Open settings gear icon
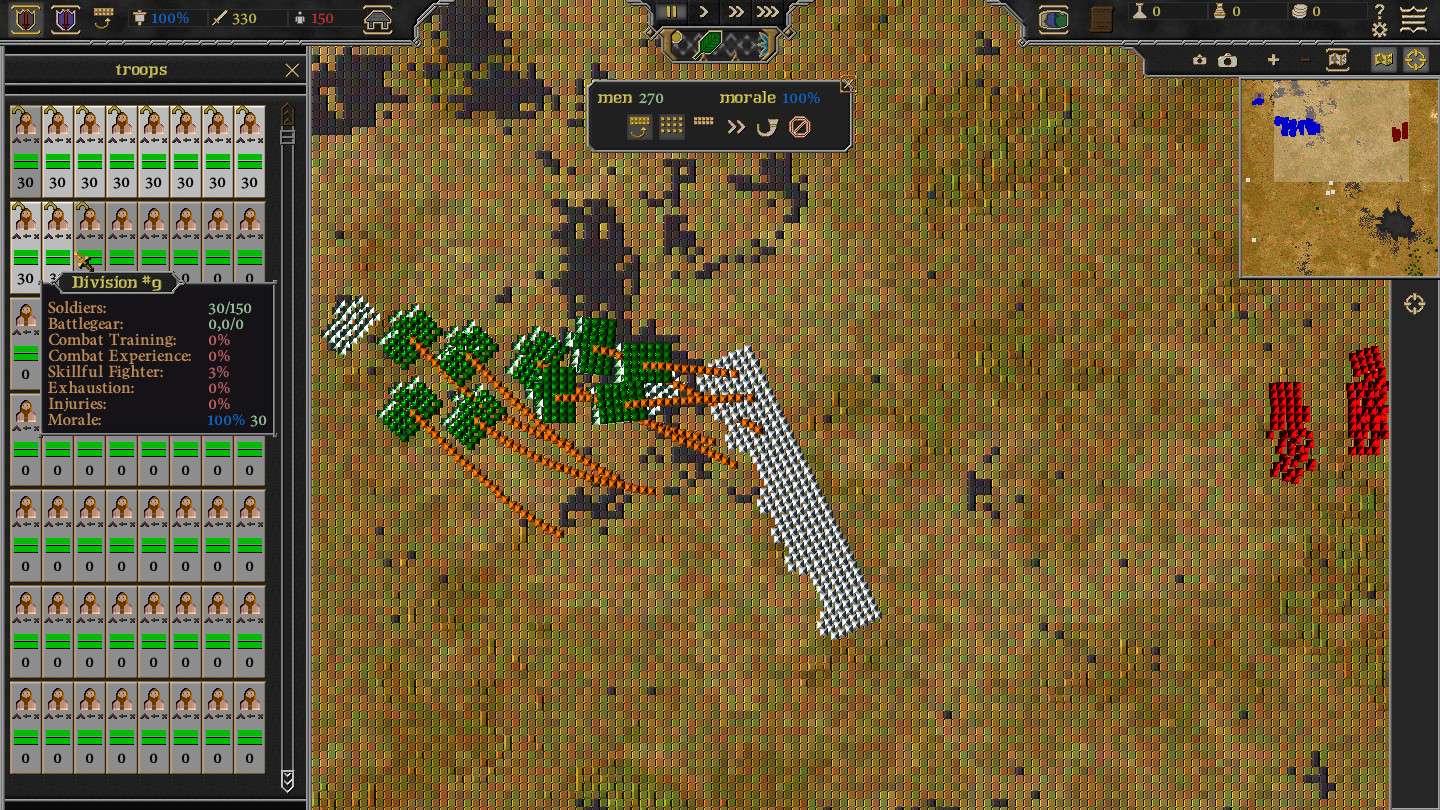The height and width of the screenshot is (810, 1440). [x=1380, y=30]
